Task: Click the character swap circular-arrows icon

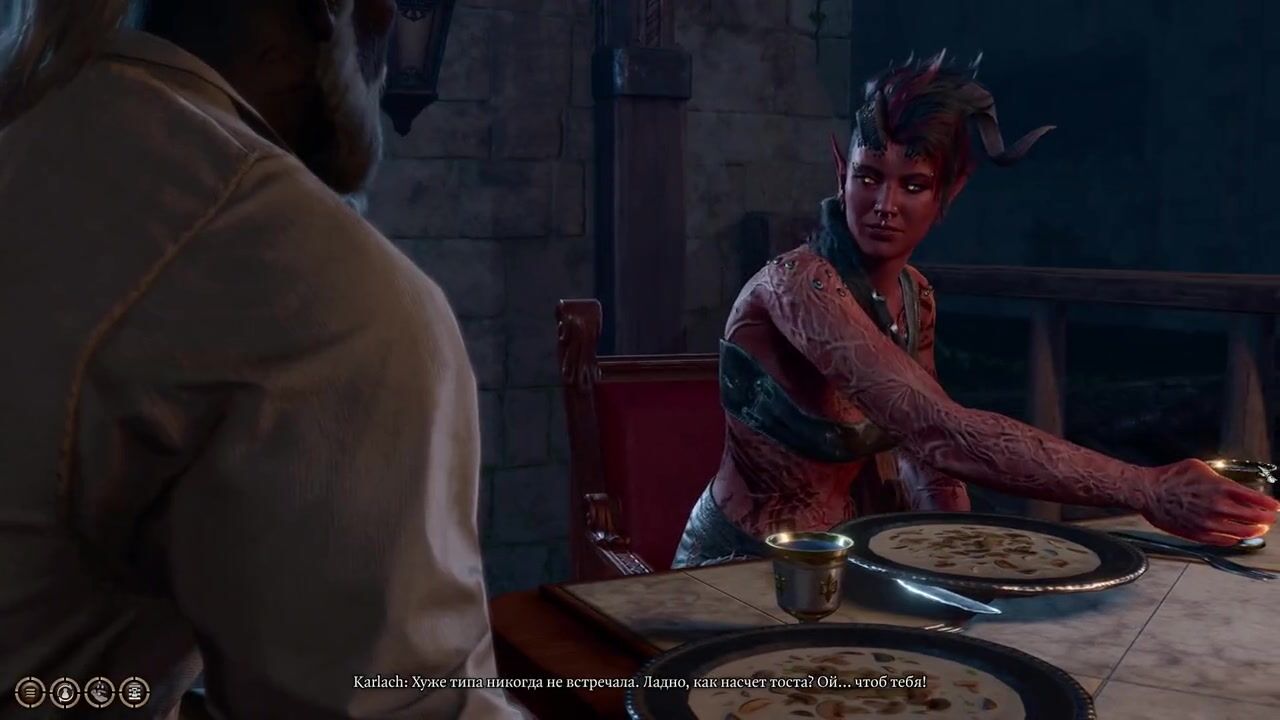Action: (65, 692)
